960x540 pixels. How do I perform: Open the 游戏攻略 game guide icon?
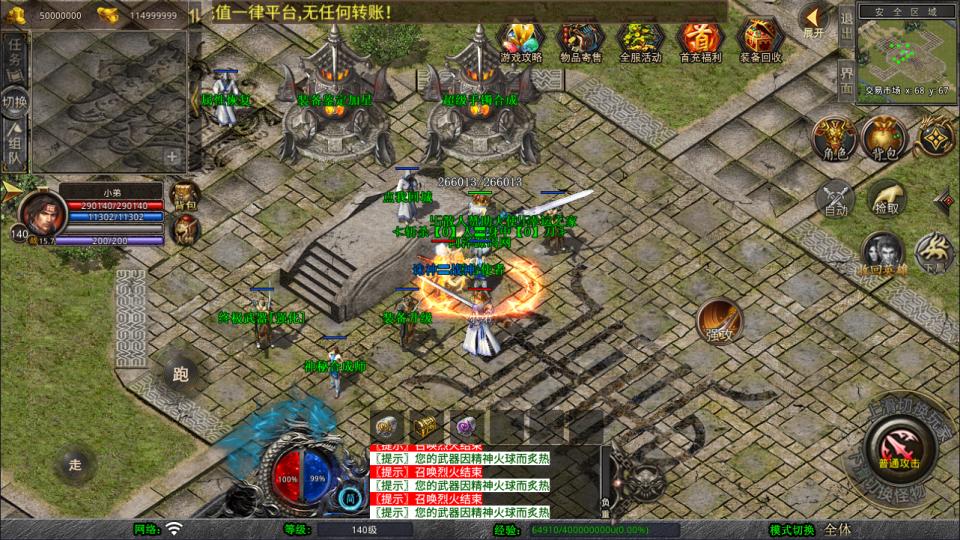[x=521, y=41]
